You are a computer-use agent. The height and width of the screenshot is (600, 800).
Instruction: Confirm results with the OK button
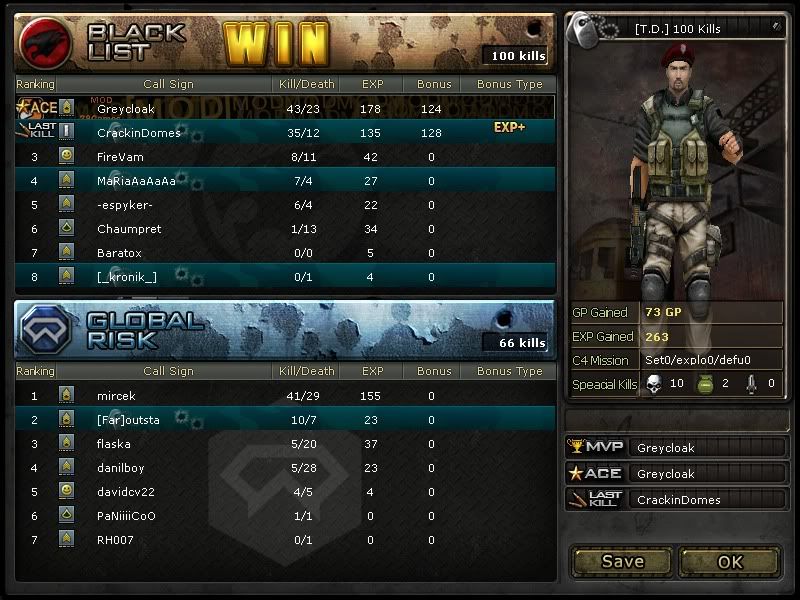[730, 561]
